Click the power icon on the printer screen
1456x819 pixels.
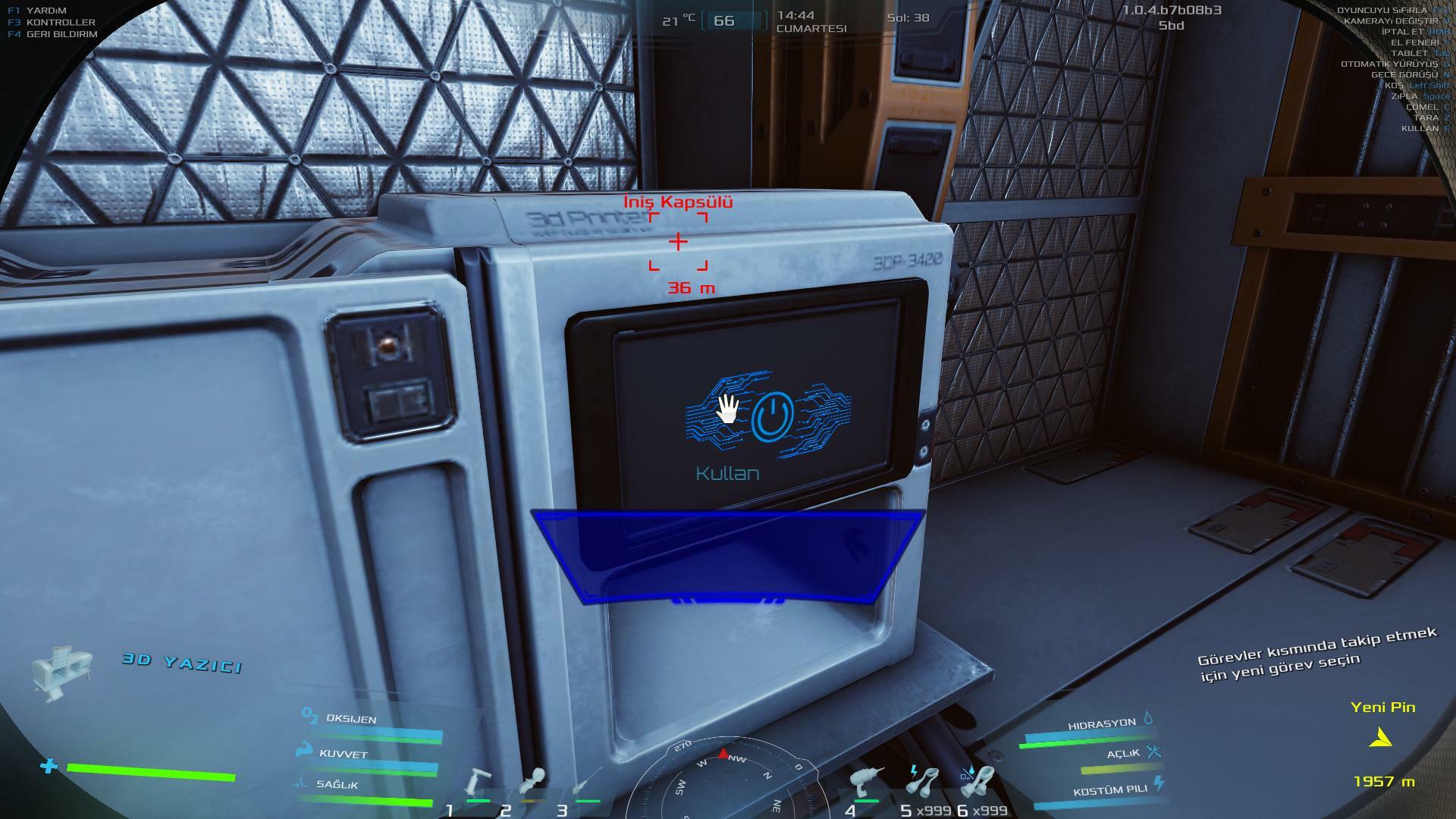point(772,416)
